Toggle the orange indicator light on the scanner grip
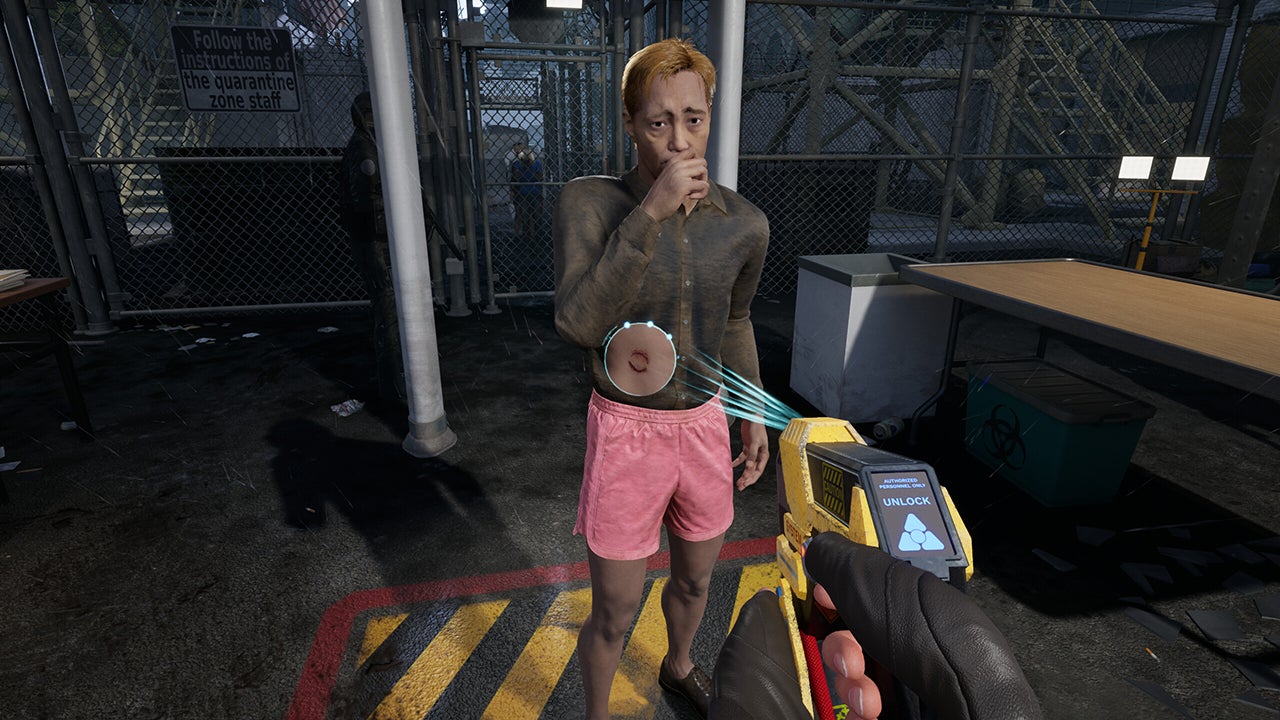Image resolution: width=1280 pixels, height=720 pixels. tap(806, 549)
